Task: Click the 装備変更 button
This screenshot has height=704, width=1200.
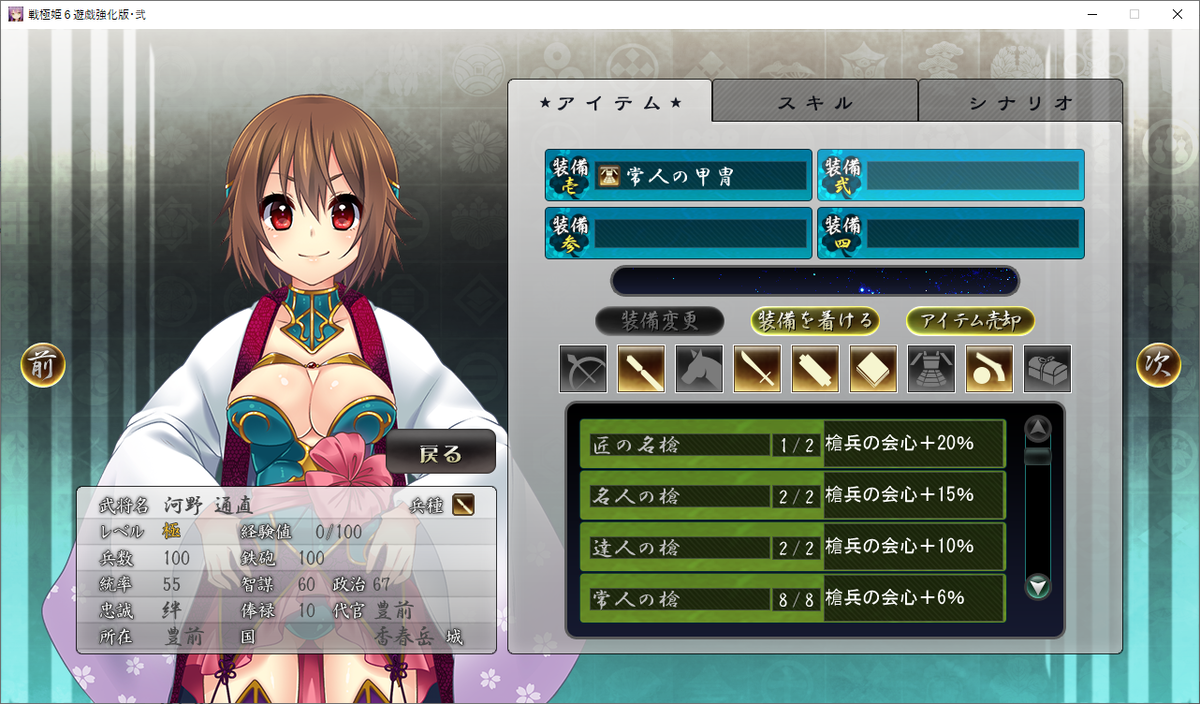Action: 659,320
